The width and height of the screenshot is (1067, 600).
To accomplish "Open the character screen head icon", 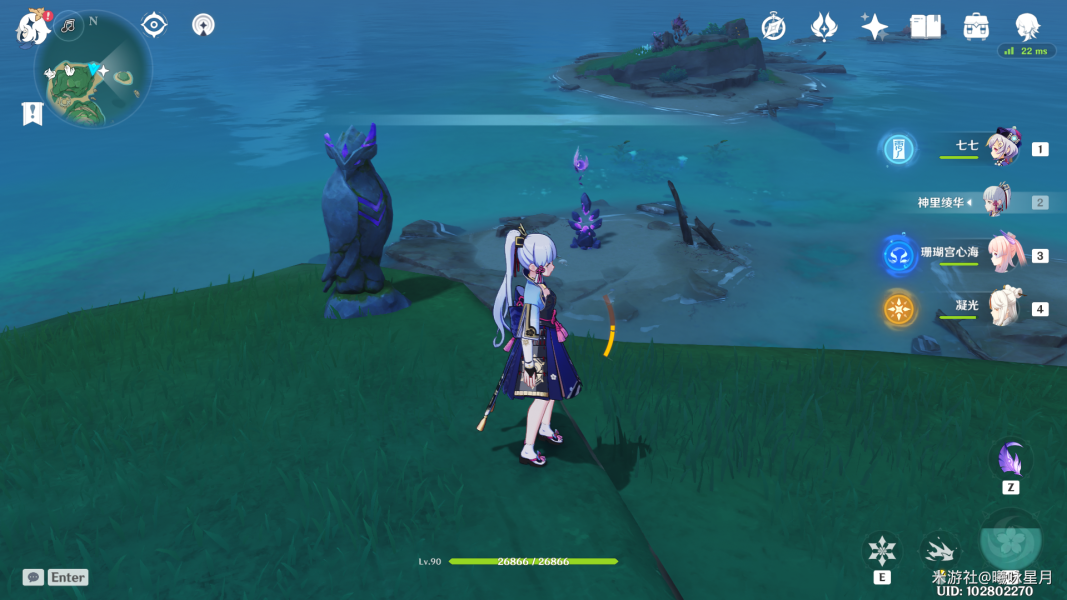I will pos(1027,25).
